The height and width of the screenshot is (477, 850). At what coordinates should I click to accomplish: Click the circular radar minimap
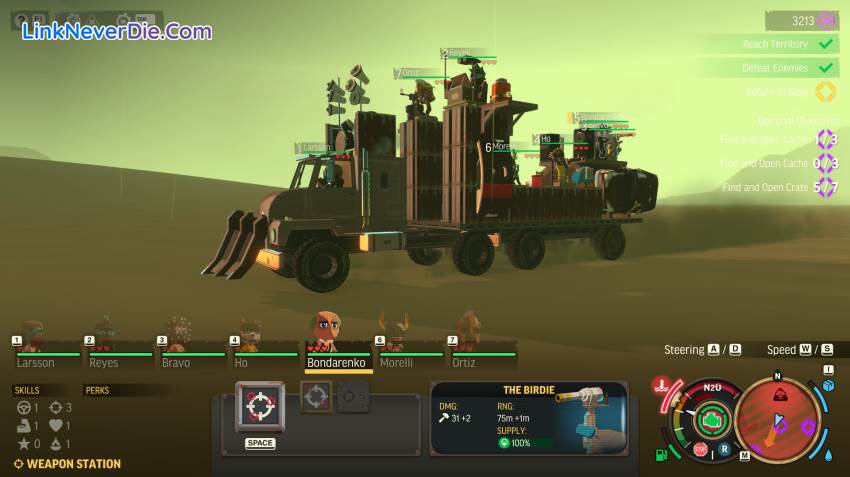pos(777,416)
